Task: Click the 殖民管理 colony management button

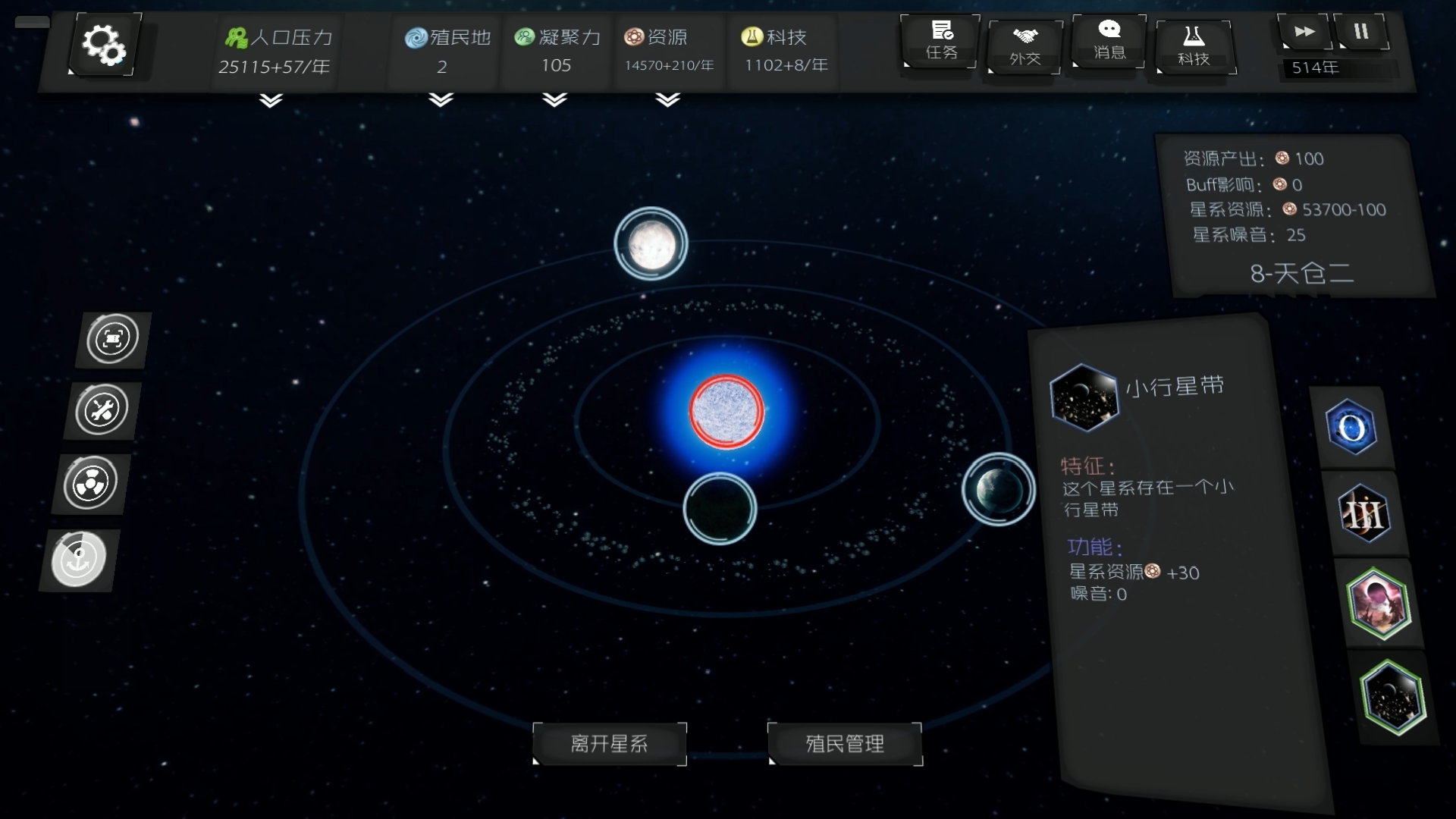Action: tap(845, 744)
